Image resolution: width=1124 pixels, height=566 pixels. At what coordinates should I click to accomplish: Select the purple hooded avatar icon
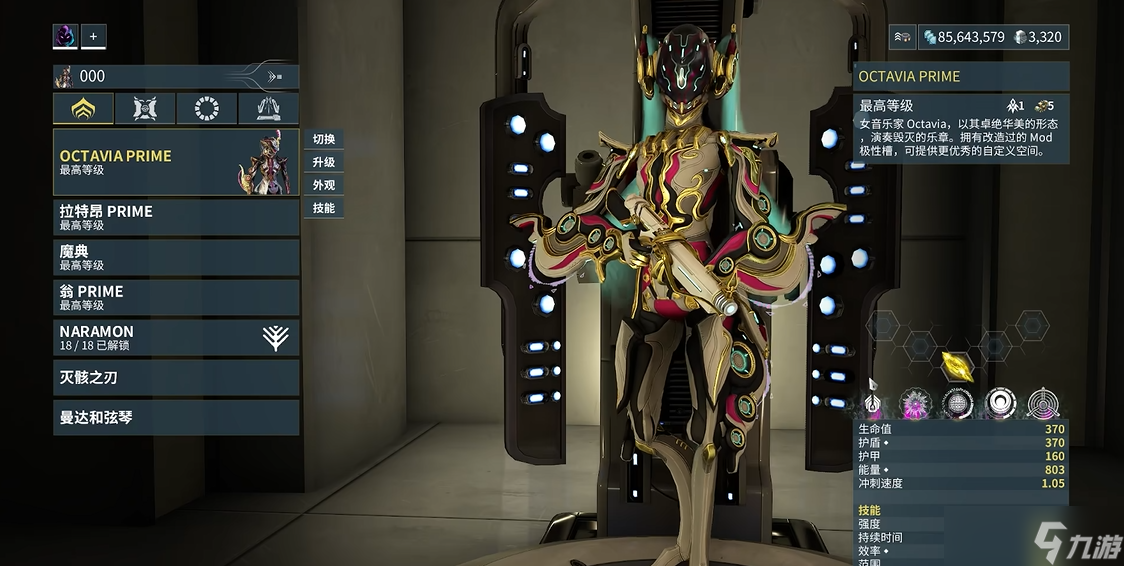65,37
